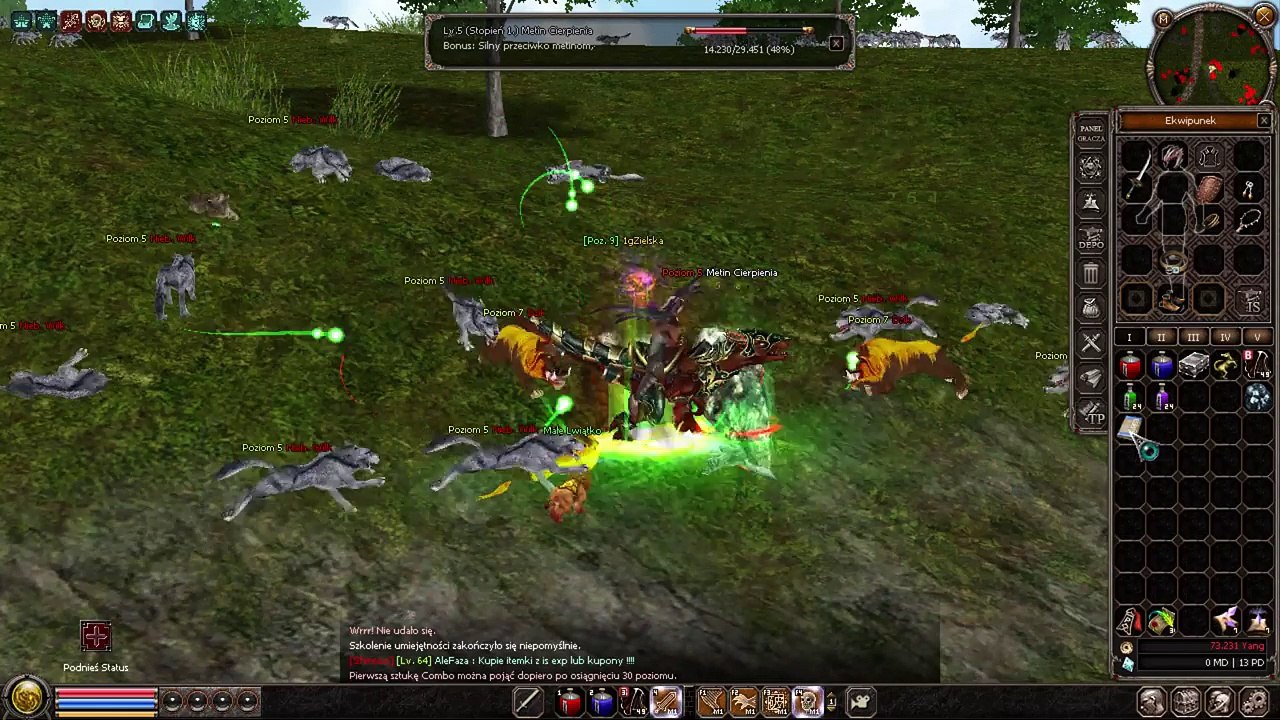Select the silver chest item in inventory
Viewport: 1280px width, 720px height.
[1194, 367]
